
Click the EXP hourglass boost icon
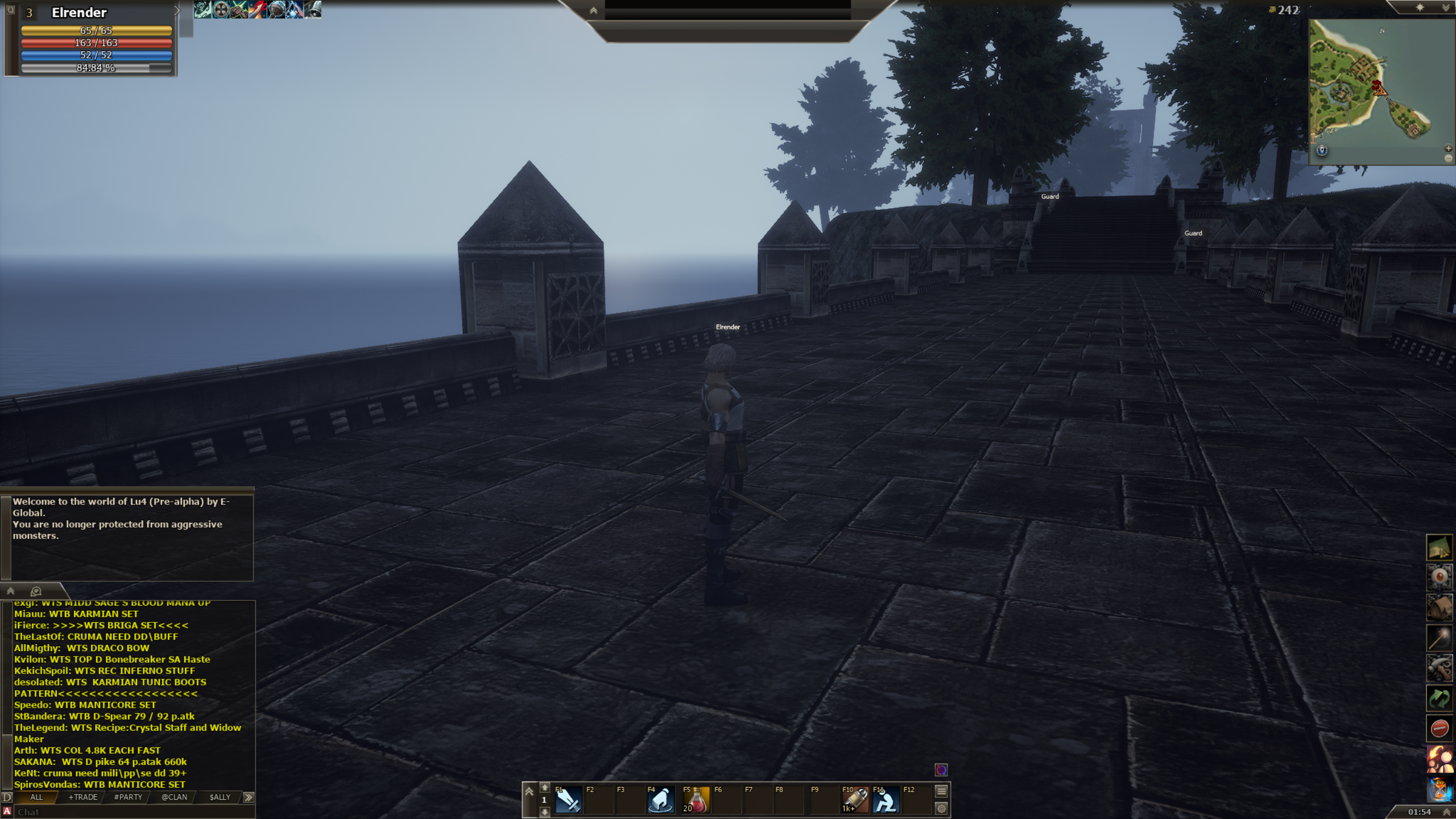(1439, 789)
